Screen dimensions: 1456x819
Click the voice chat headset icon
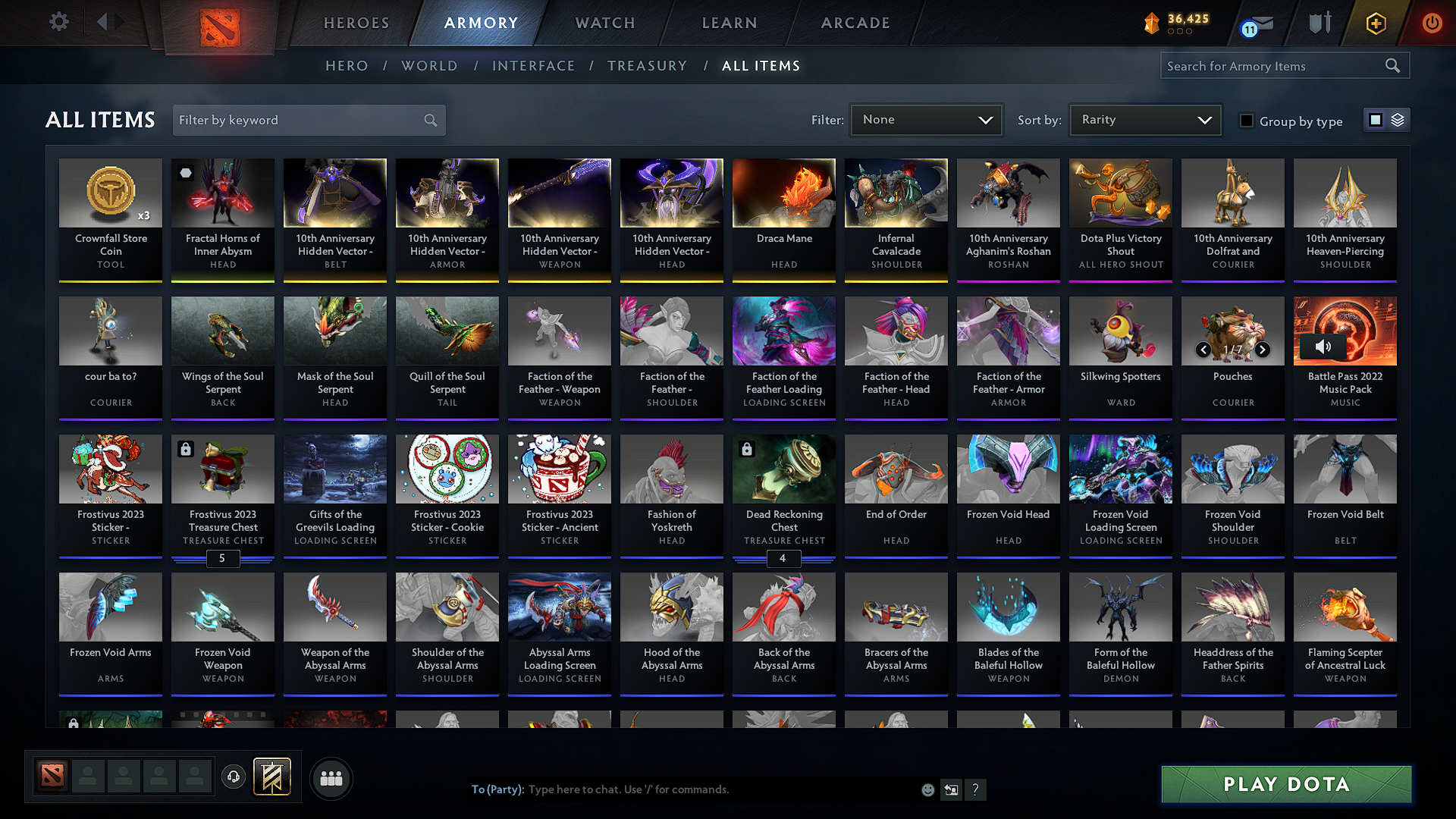pos(234,778)
